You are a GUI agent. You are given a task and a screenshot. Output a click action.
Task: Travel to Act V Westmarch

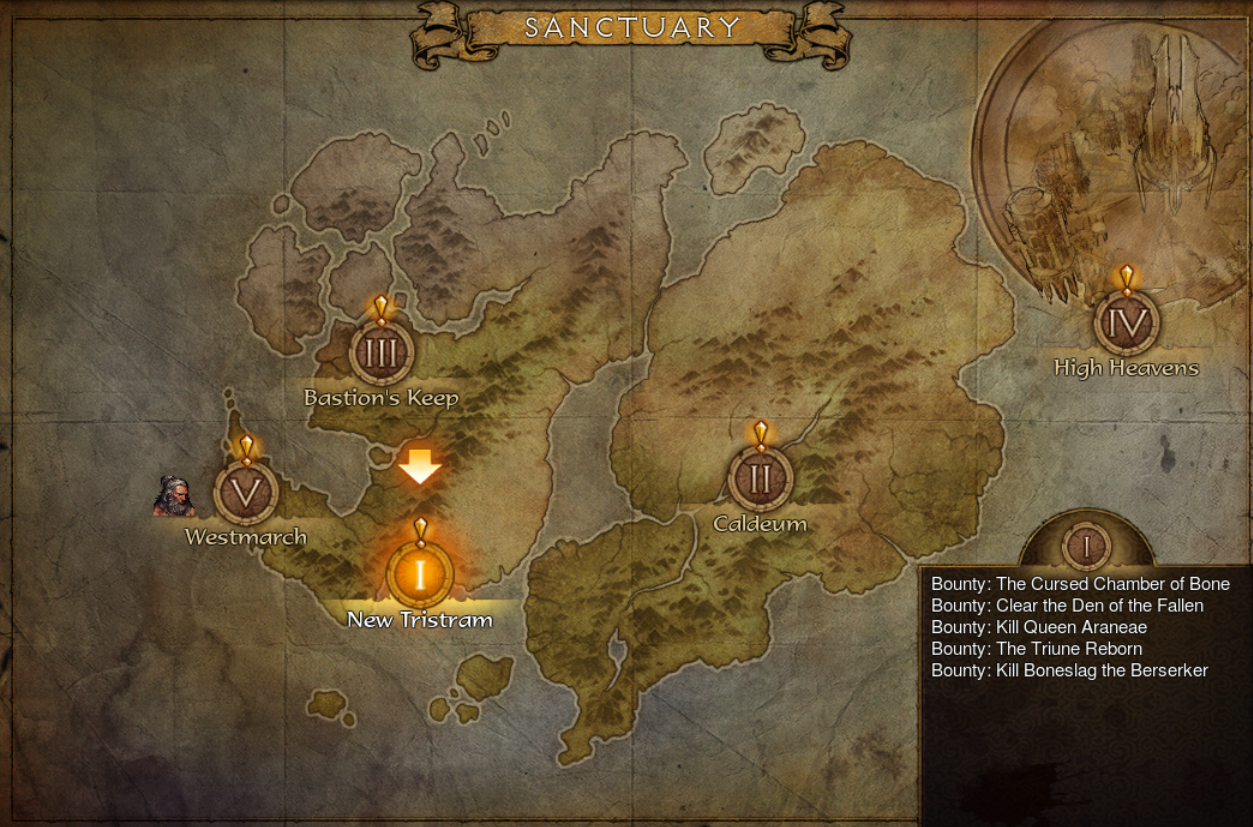point(246,492)
